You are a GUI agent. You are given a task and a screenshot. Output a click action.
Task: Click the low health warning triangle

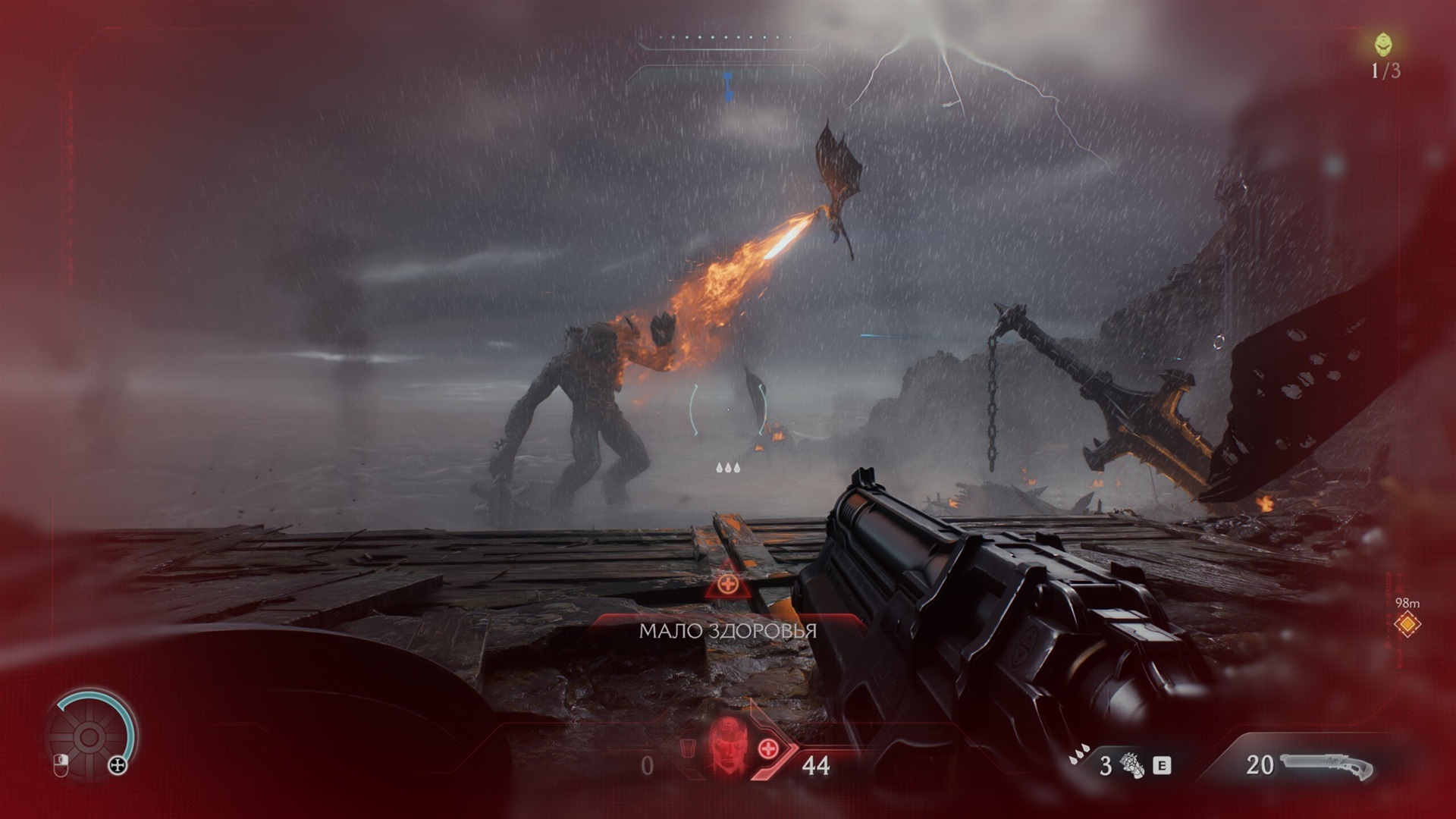pos(728,584)
